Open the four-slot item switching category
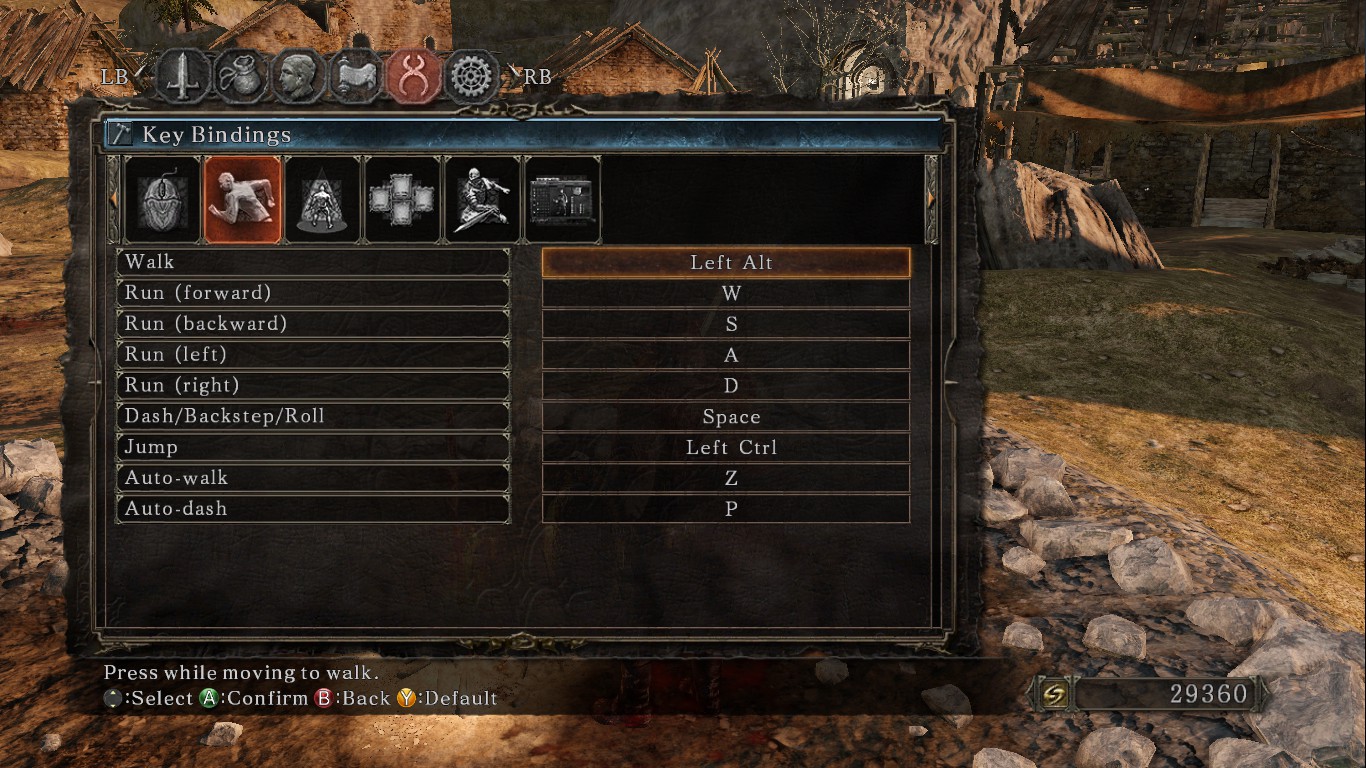Viewport: 1366px width, 768px height. (402, 200)
